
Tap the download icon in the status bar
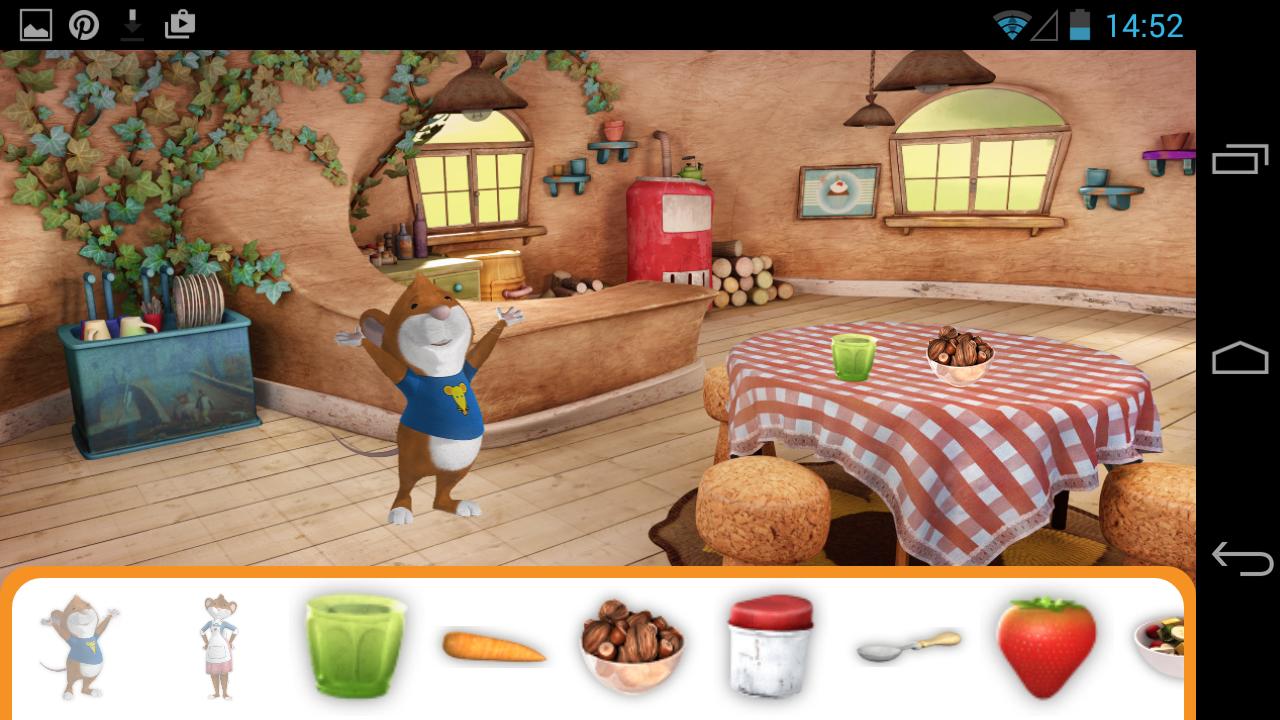coord(133,24)
